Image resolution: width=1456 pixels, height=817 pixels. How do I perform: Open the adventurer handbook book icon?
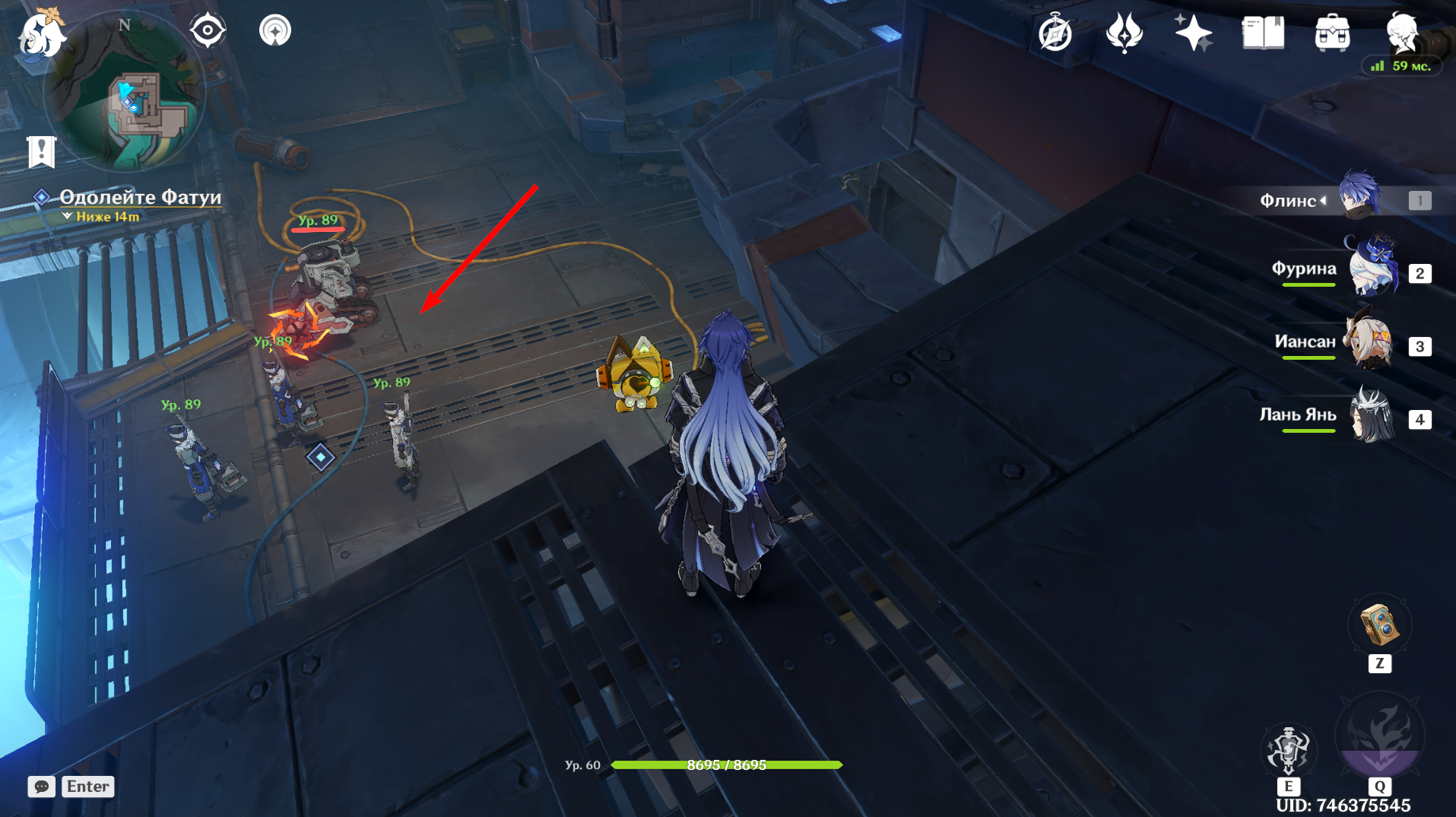click(1262, 33)
